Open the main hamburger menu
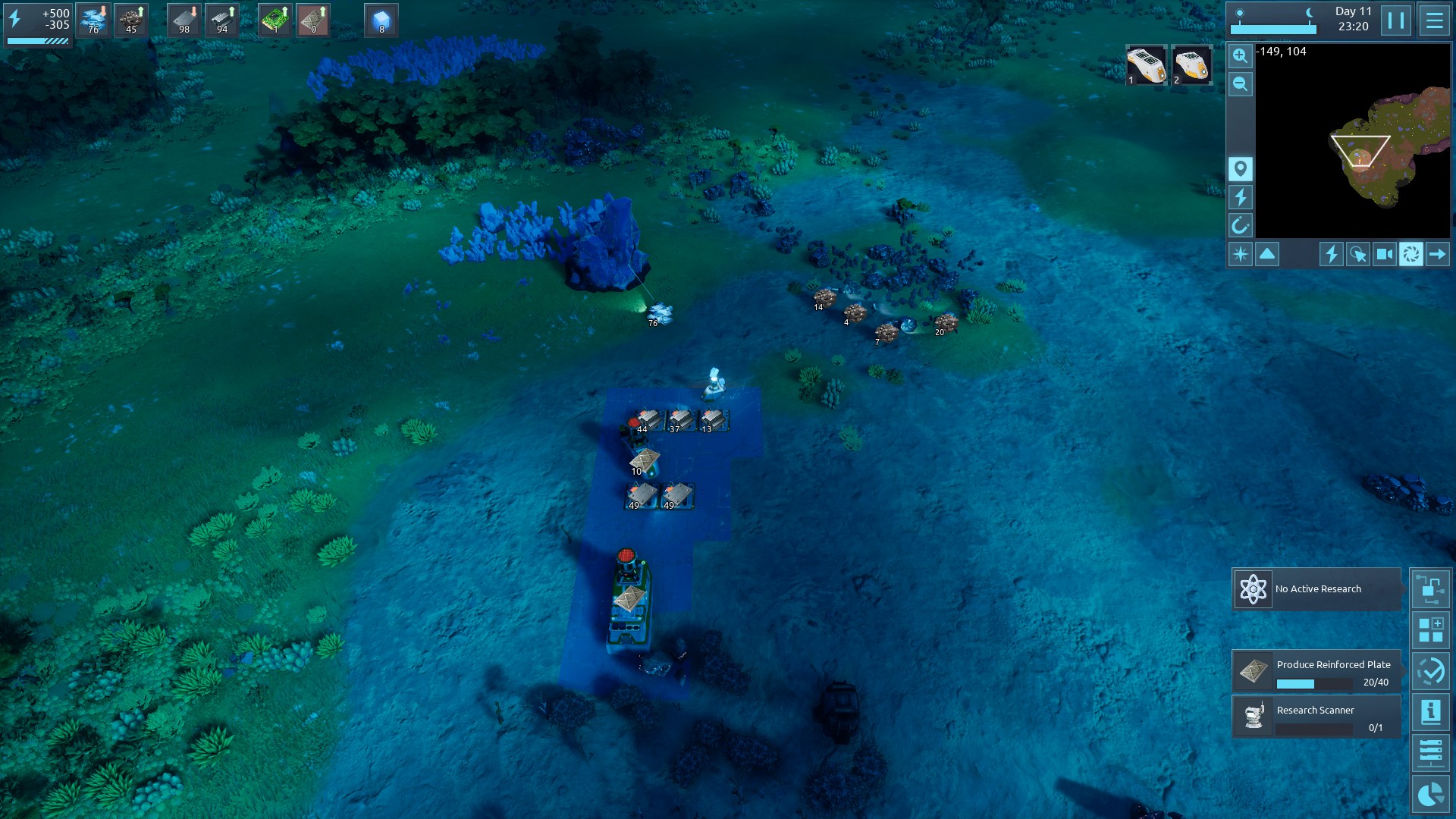This screenshot has width=1456, height=819. (x=1434, y=20)
